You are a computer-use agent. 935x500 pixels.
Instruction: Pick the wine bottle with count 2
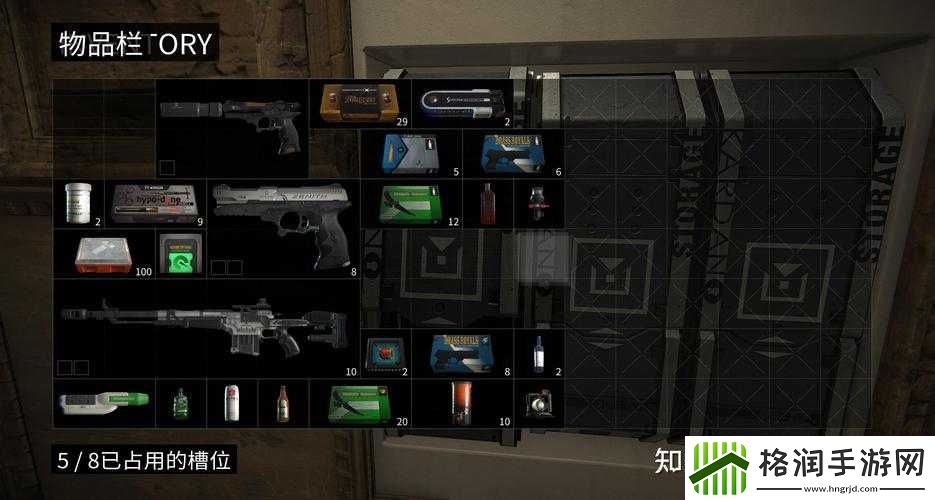click(537, 353)
